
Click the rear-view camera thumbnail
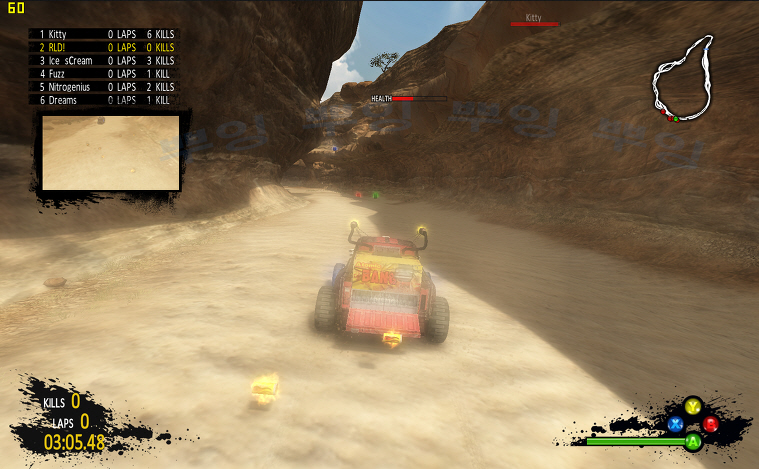coord(111,152)
